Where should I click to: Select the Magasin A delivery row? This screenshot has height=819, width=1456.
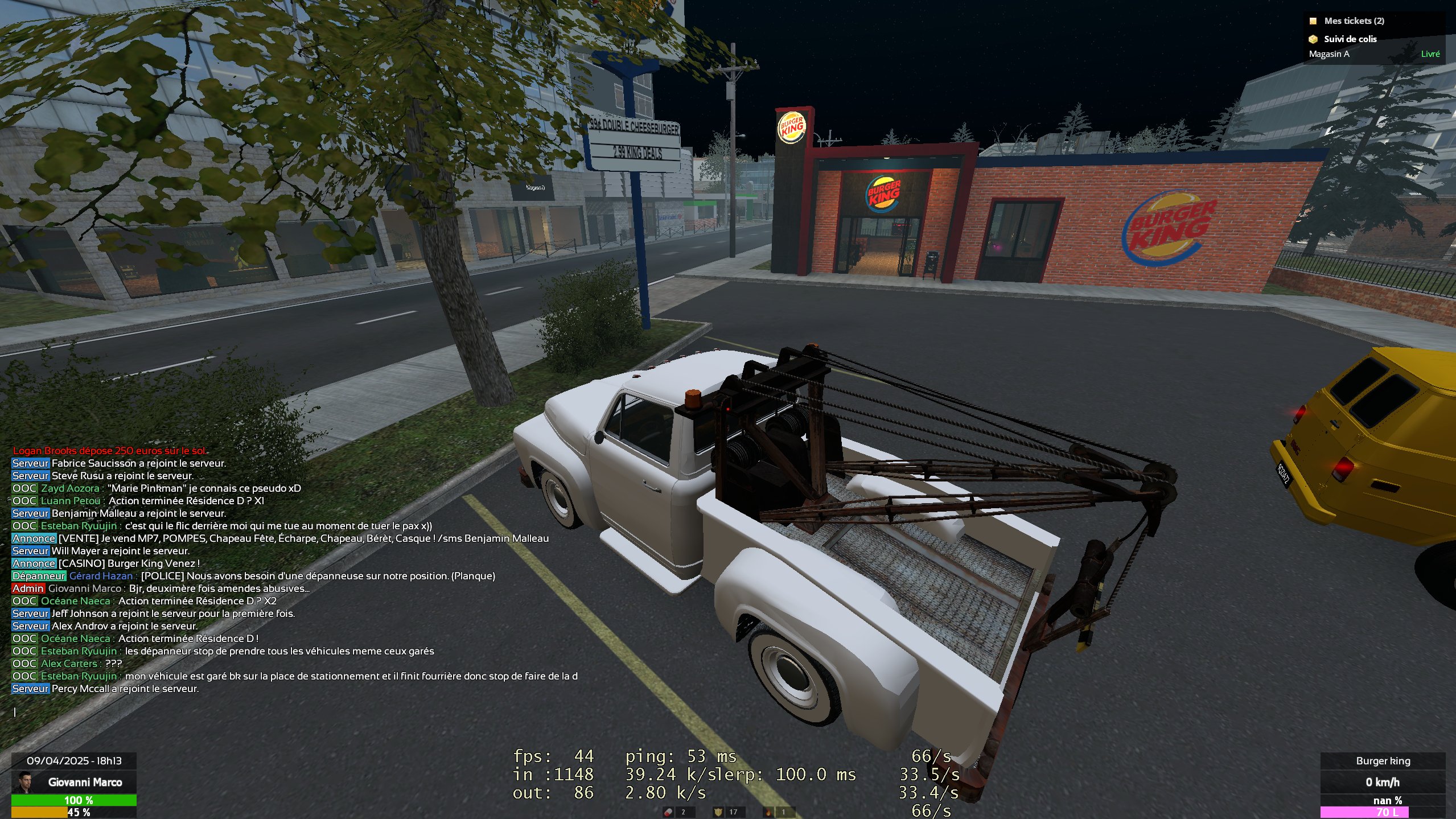coord(1373,54)
